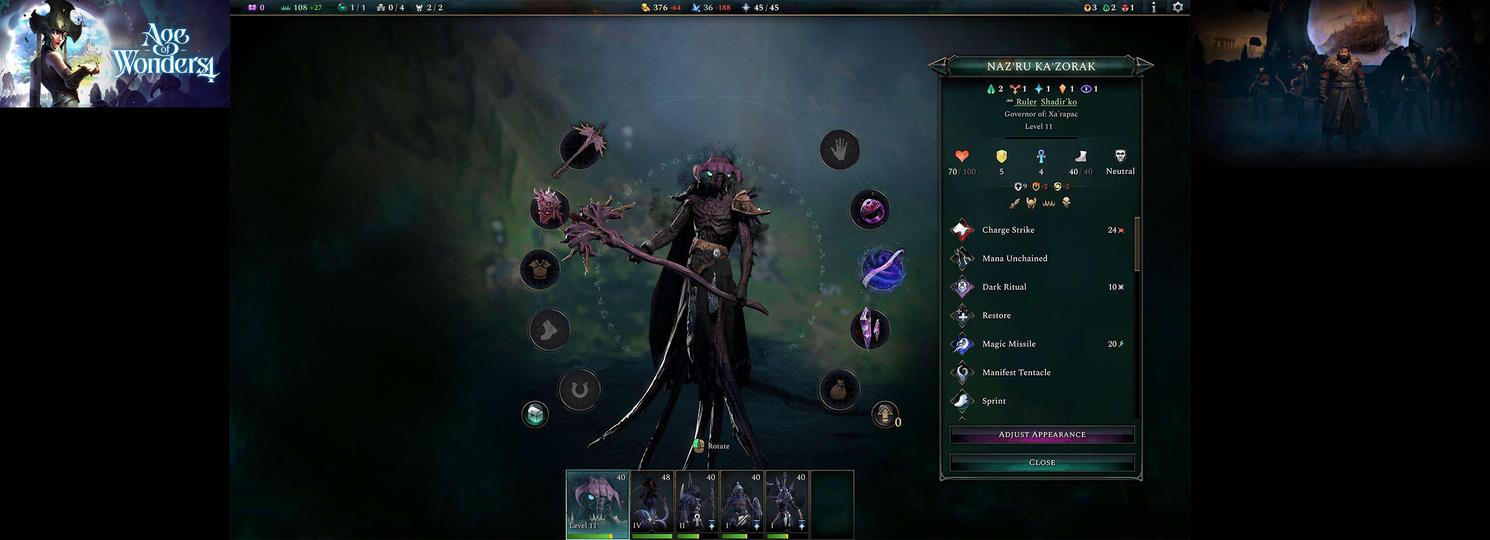
Task: Click the red horned helmet equipment slot
Action: (549, 208)
